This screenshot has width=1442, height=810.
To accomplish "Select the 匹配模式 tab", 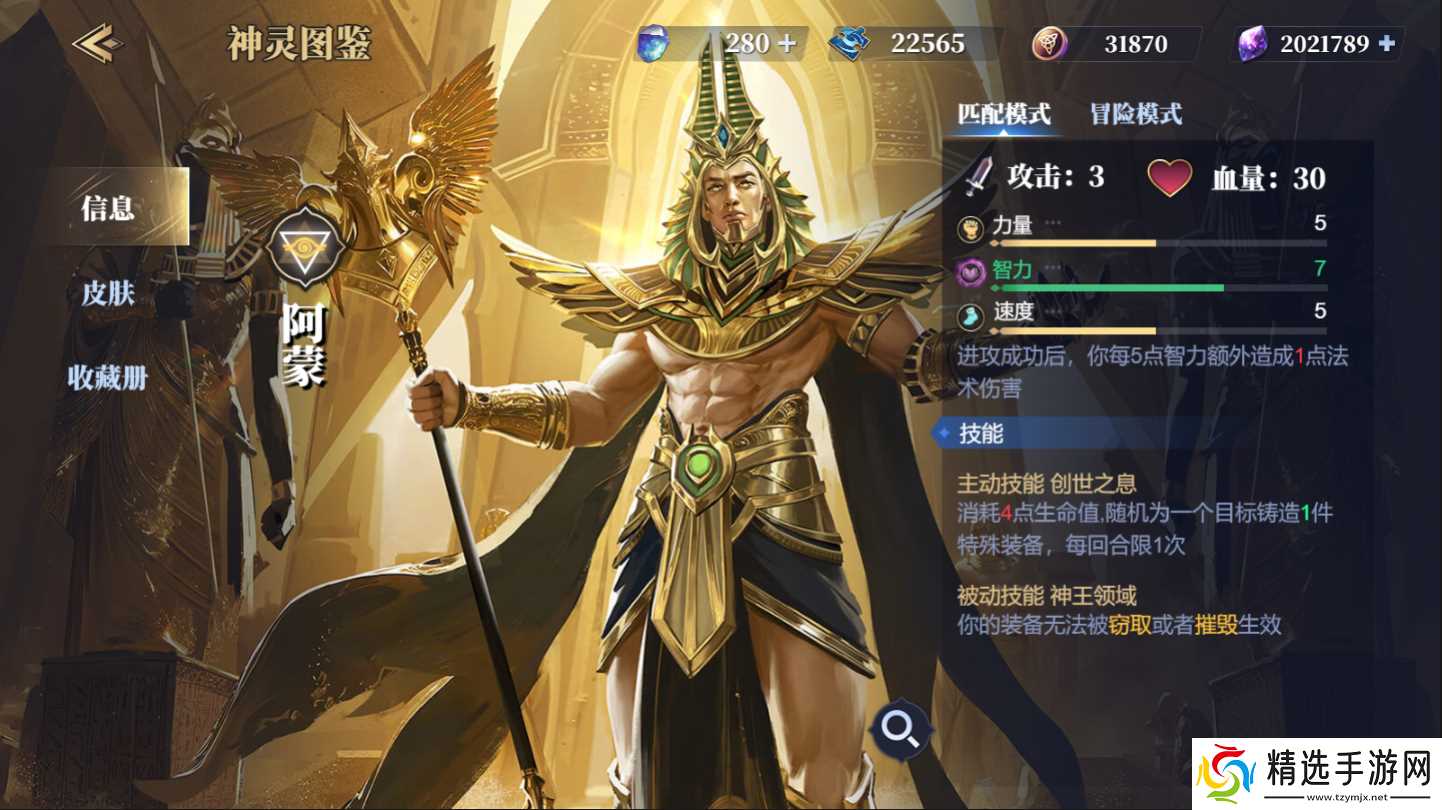I will pyautogui.click(x=1004, y=115).
